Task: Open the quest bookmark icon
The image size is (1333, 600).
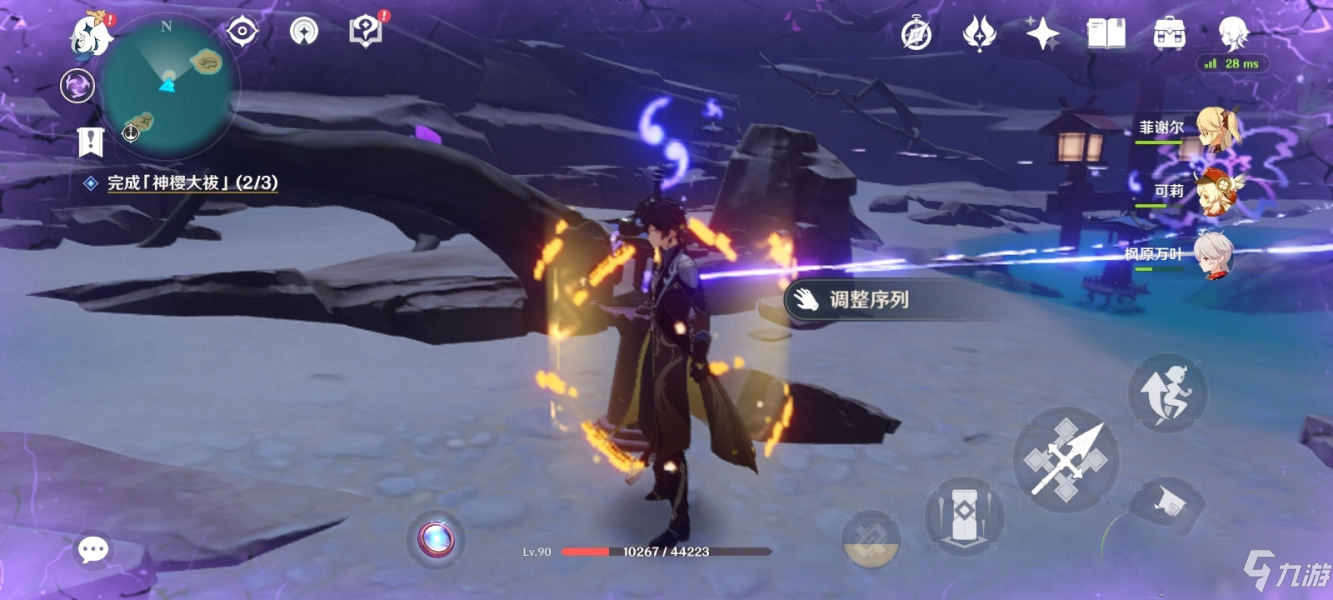Action: (91, 142)
